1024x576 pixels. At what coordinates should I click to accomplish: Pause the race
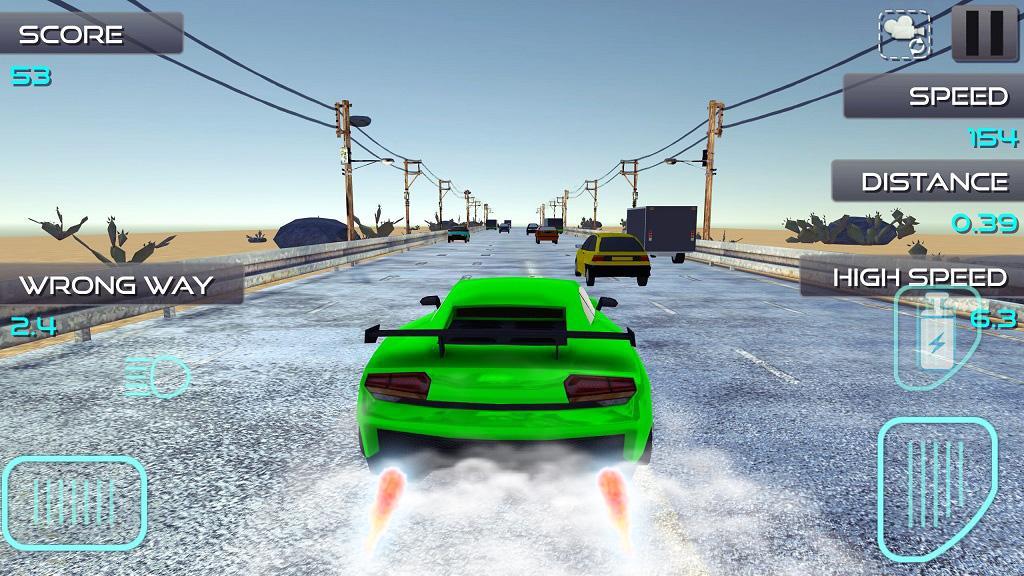click(984, 32)
